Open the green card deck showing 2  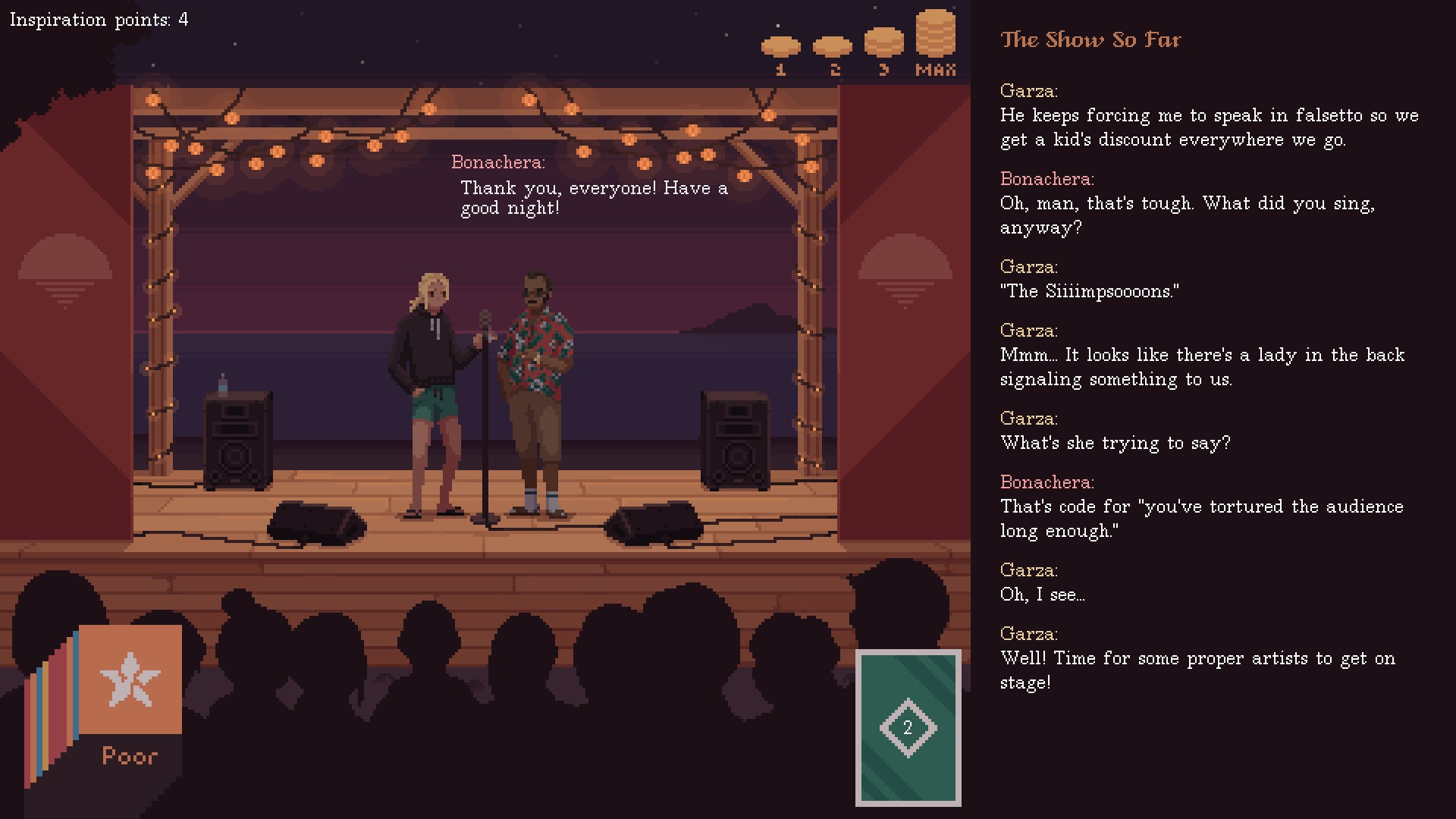coord(908,728)
